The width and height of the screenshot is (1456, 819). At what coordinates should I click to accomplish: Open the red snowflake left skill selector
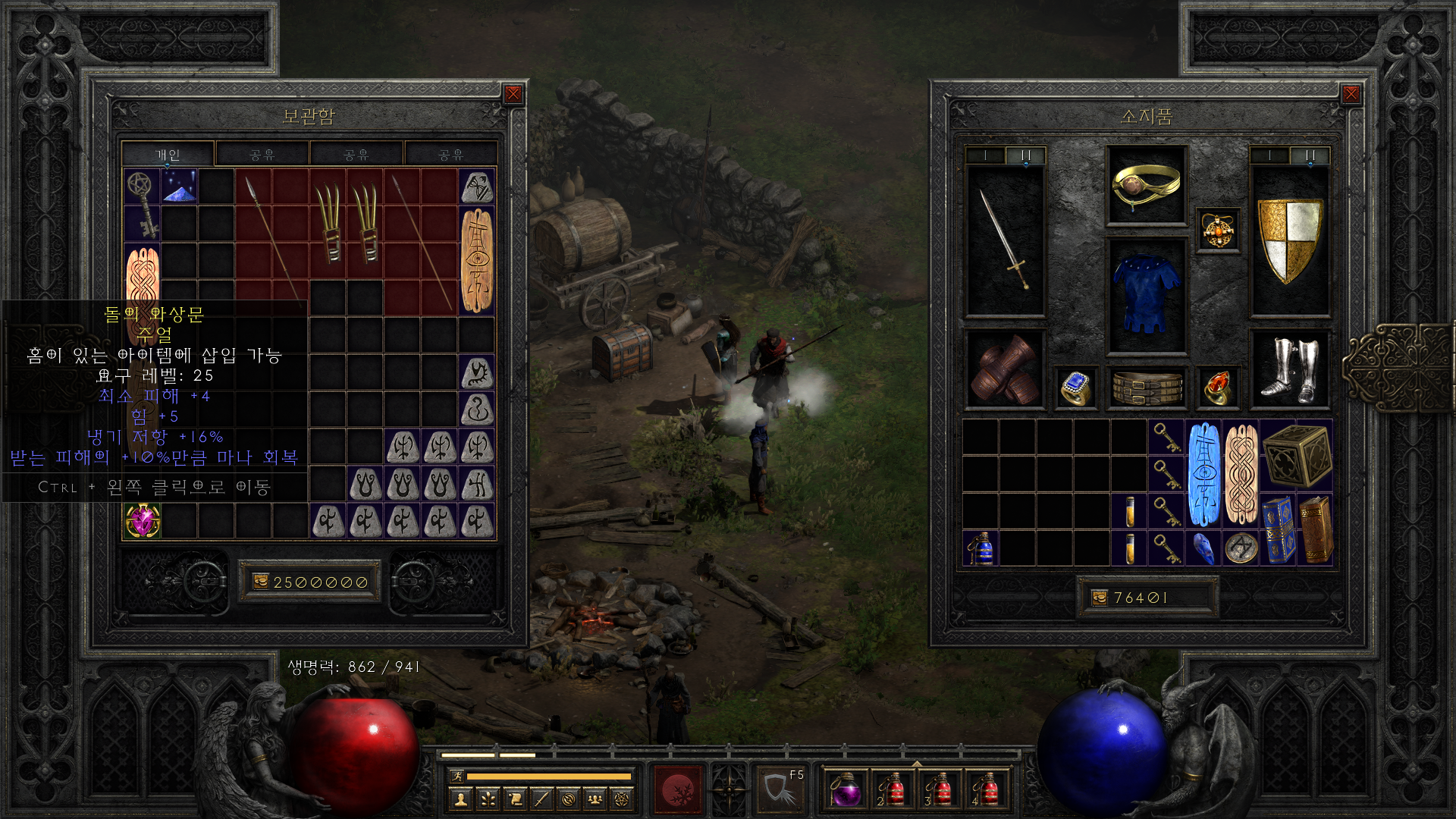[679, 789]
